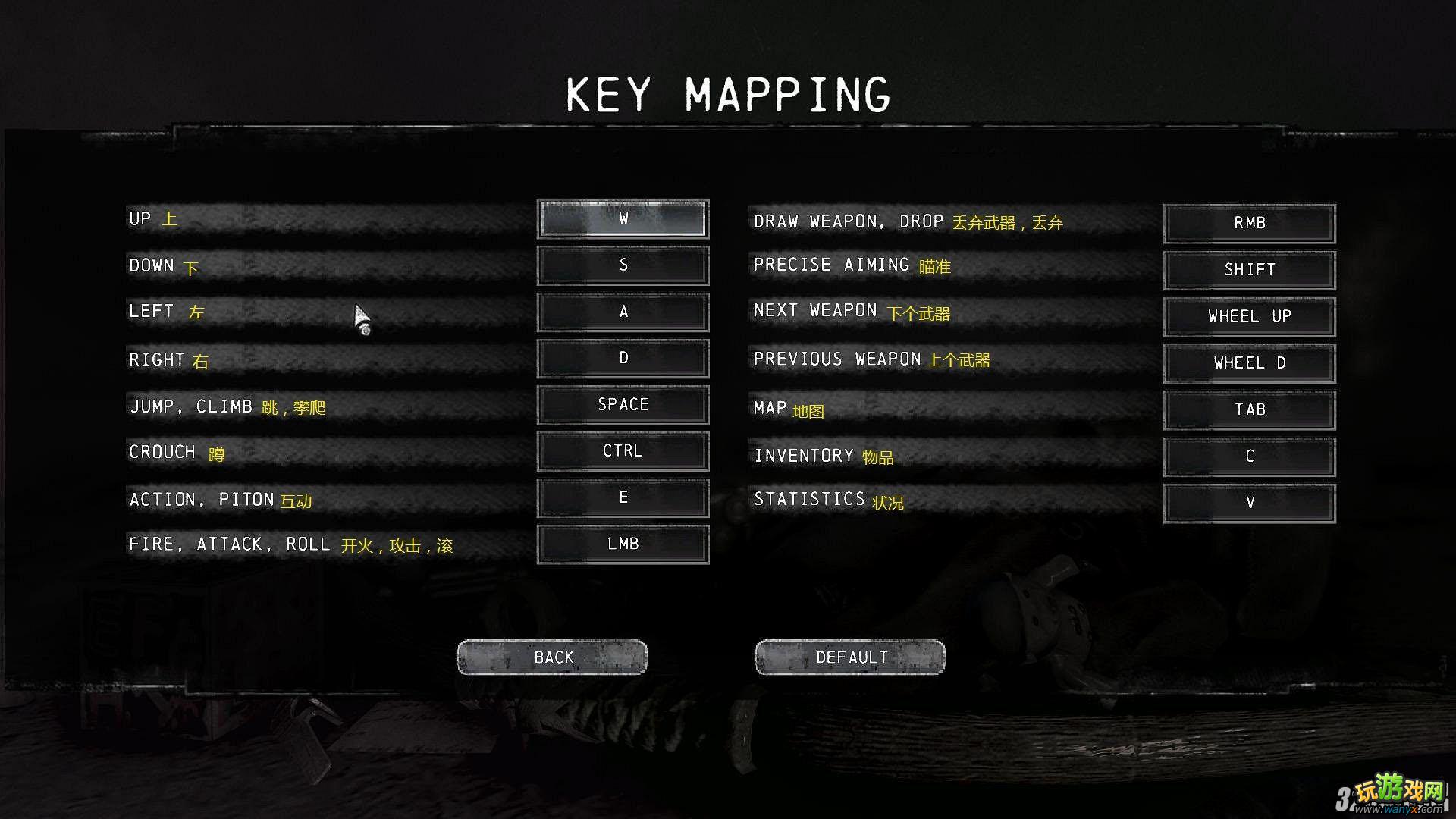The height and width of the screenshot is (819, 1456).
Task: Edit the Fire, Attack, Roll LMB binding
Action: click(623, 544)
